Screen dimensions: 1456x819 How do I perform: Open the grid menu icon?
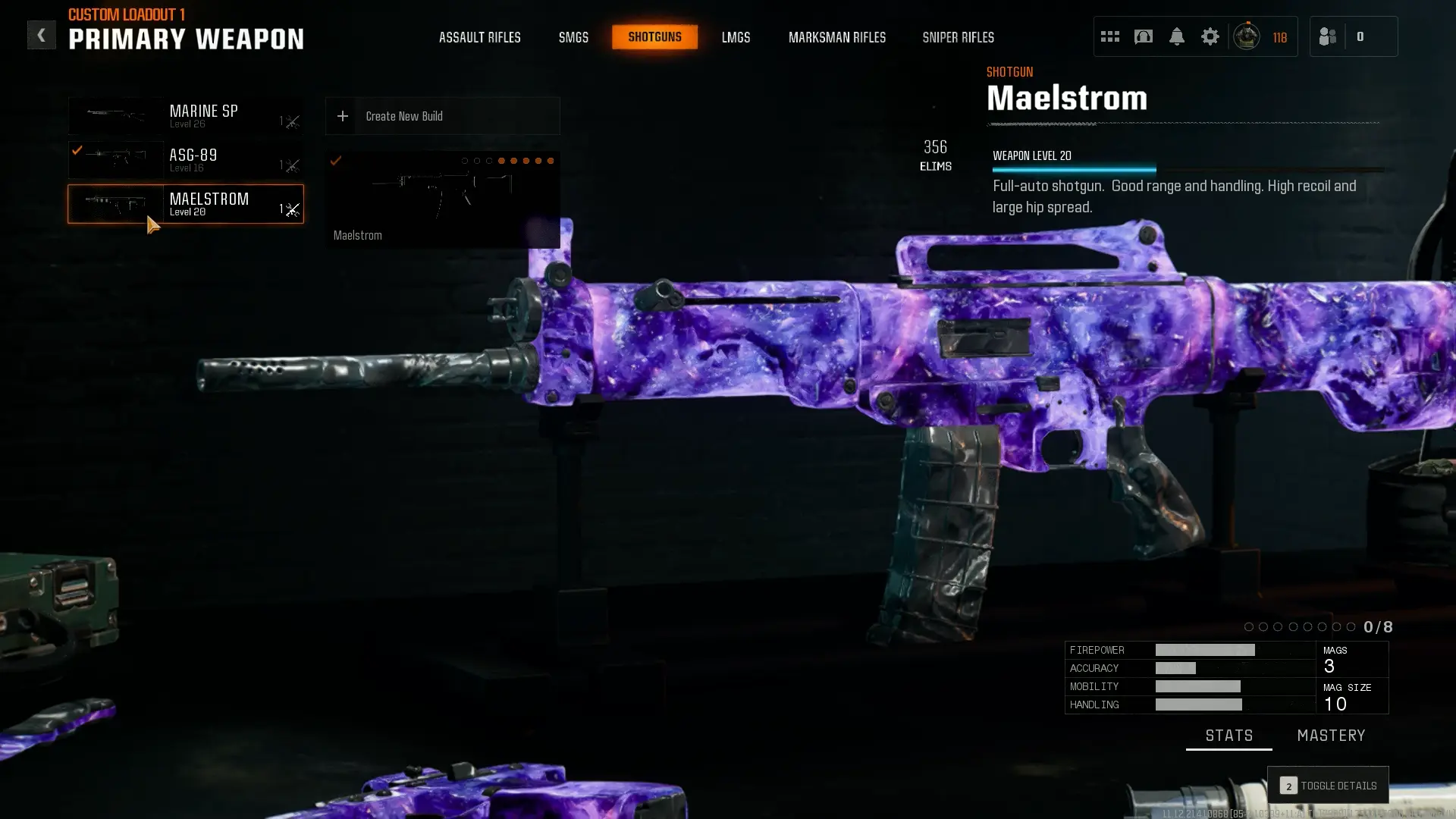[1109, 36]
